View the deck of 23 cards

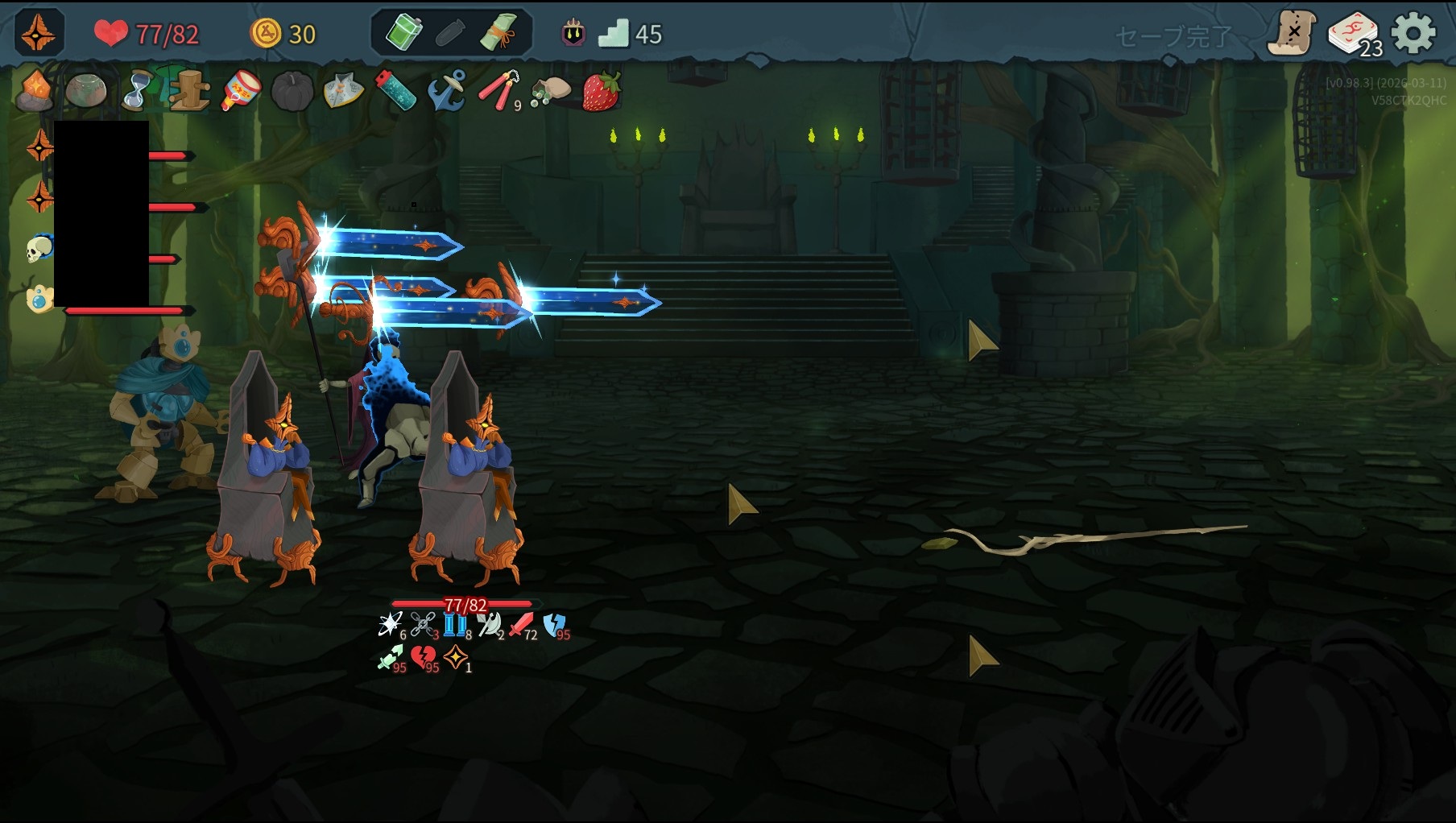1355,35
